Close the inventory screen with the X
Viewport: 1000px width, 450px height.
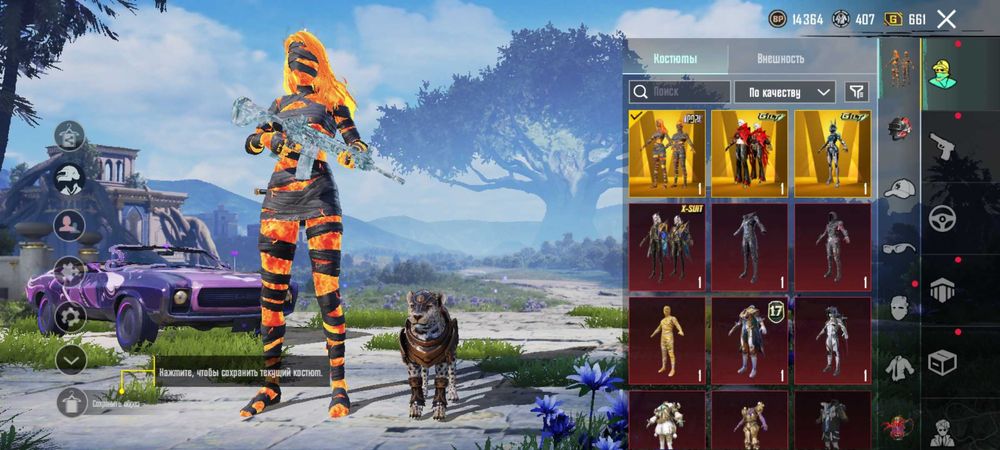point(947,19)
